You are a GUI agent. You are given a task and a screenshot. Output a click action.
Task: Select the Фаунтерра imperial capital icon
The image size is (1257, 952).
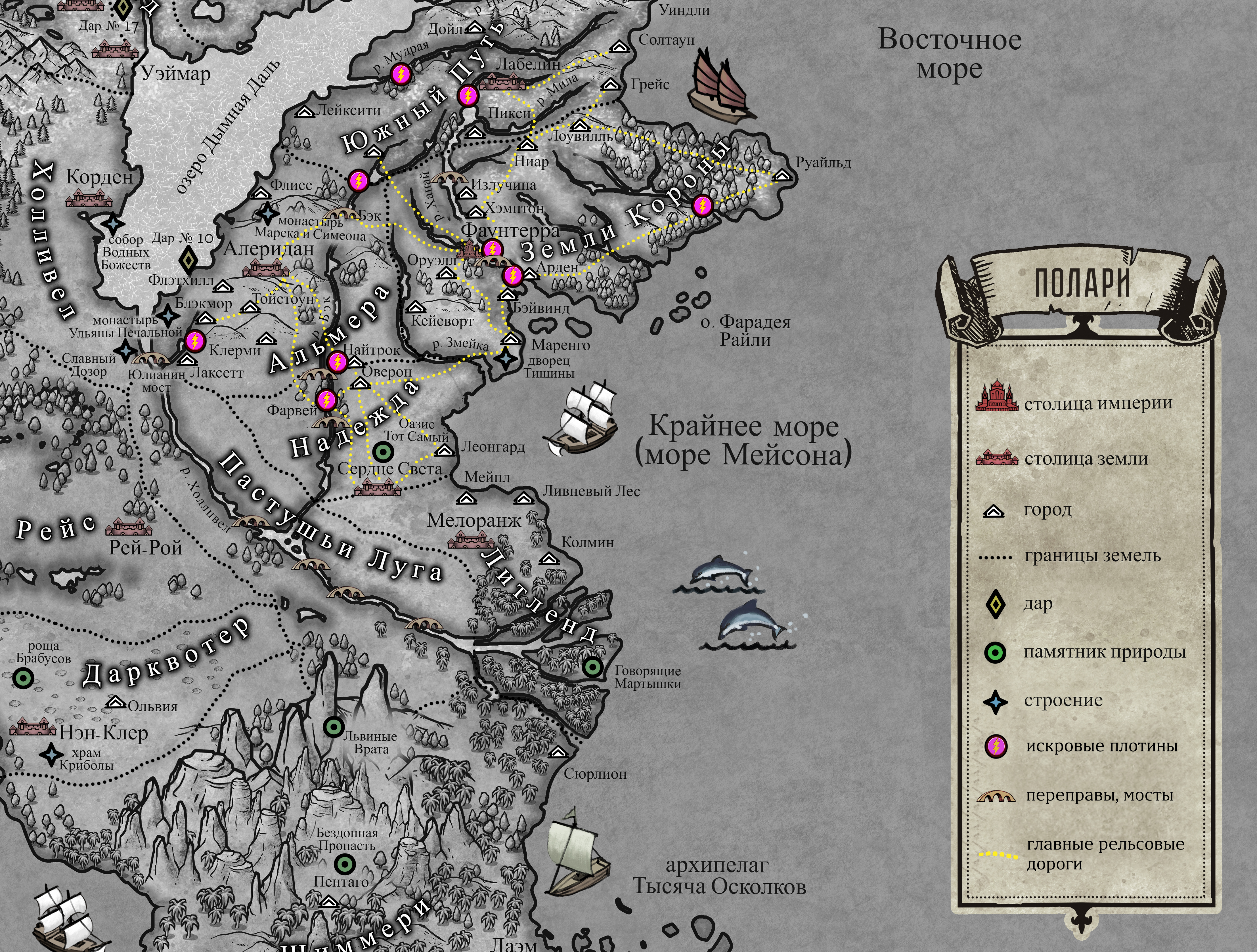click(x=469, y=251)
